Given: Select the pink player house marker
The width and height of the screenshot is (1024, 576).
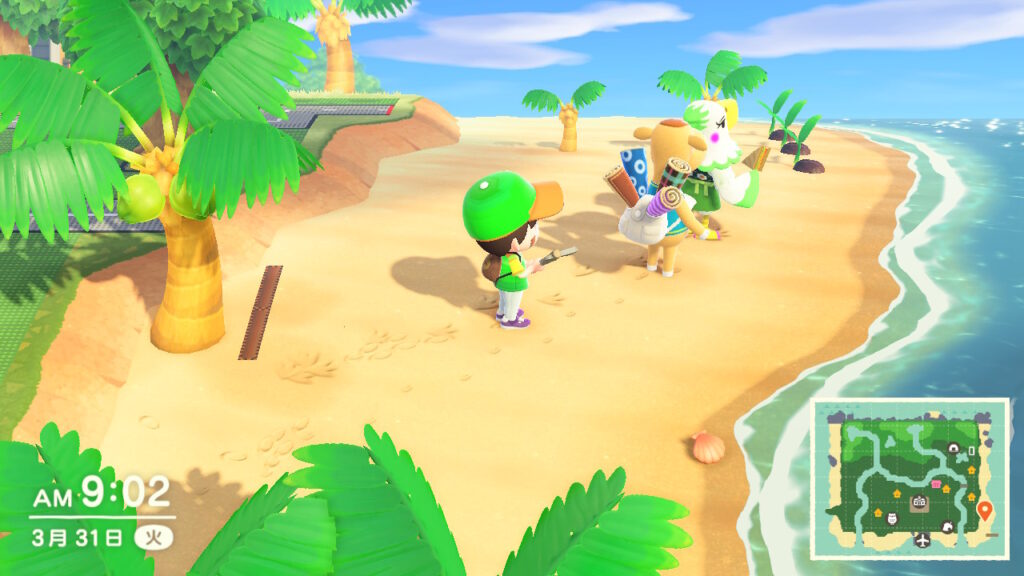Looking at the screenshot, I should [935, 484].
